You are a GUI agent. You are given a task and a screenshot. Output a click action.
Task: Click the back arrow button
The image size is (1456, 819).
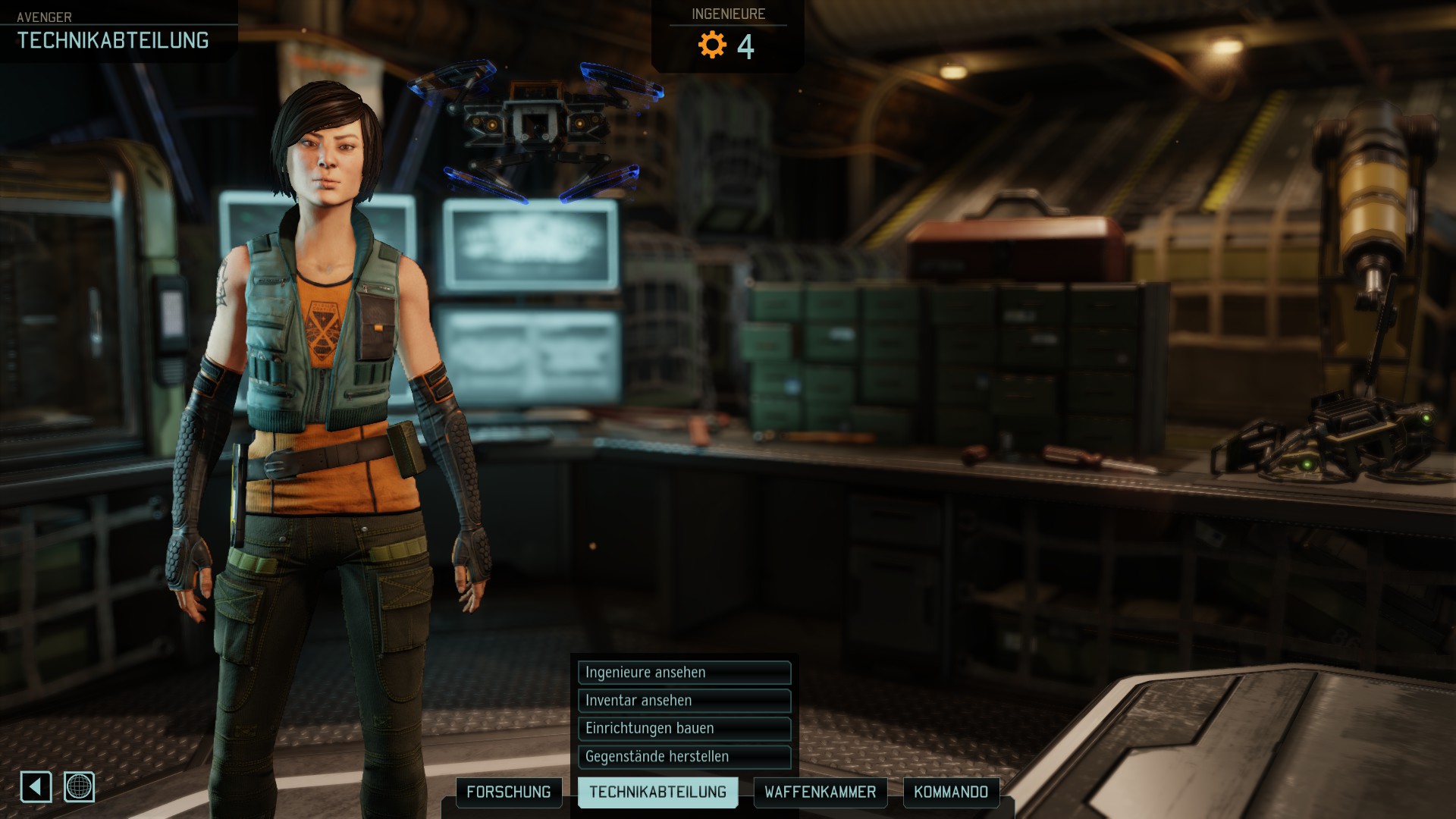36,787
